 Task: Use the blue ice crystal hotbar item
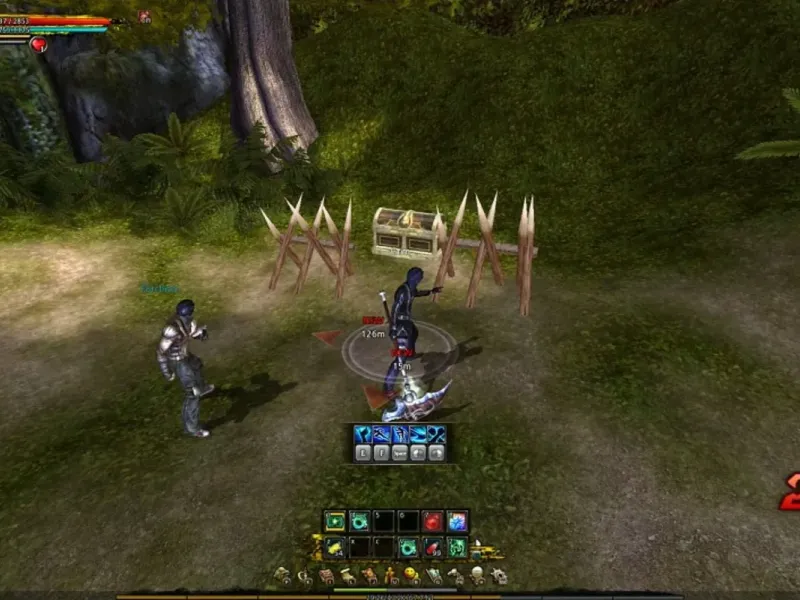click(x=457, y=521)
